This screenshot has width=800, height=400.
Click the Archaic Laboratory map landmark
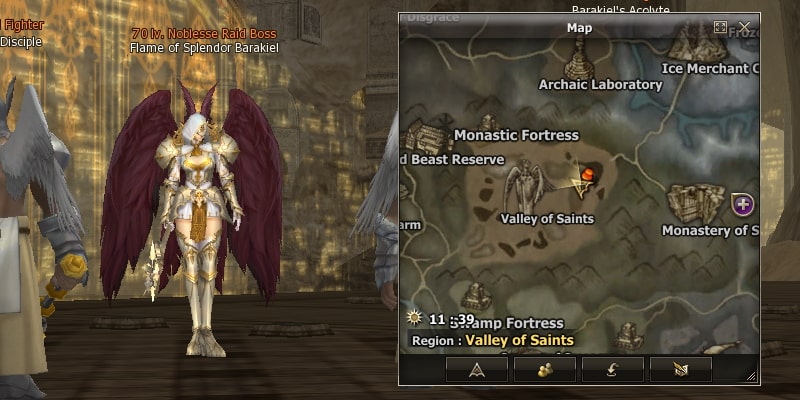pos(578,60)
